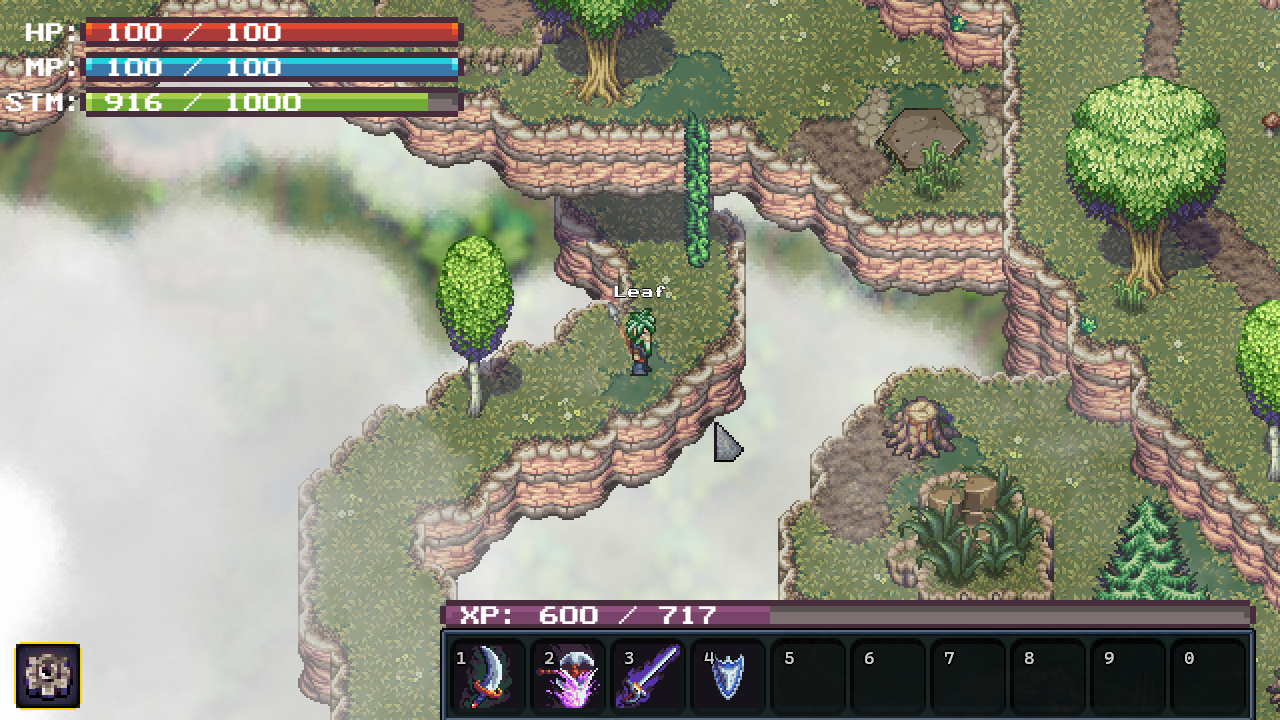
Task: Click the red HP bar
Action: coord(270,32)
